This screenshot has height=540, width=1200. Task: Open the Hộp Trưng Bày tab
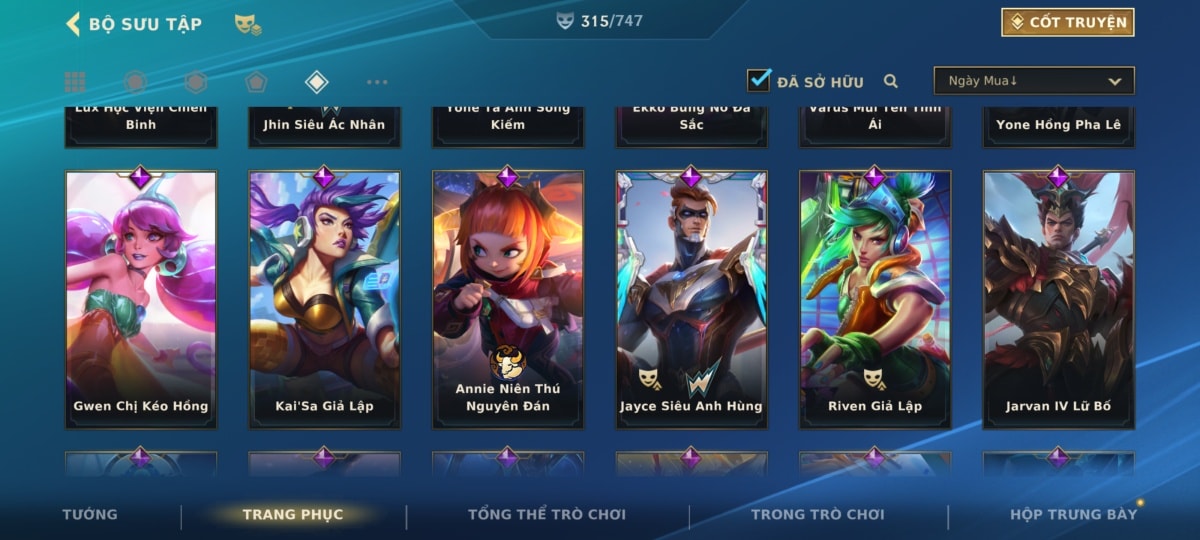pos(1073,515)
